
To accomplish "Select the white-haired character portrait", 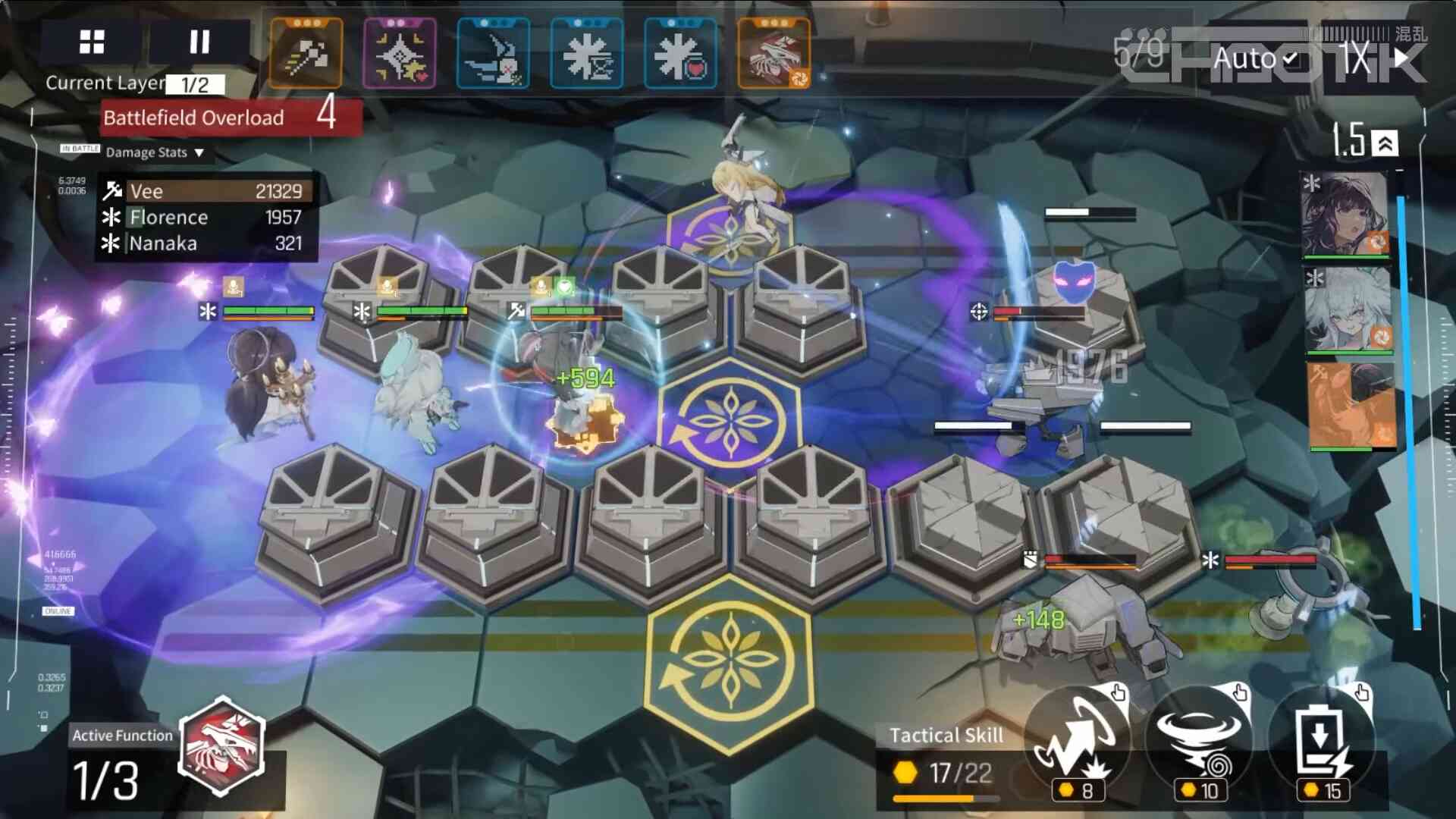I will pos(1348,310).
